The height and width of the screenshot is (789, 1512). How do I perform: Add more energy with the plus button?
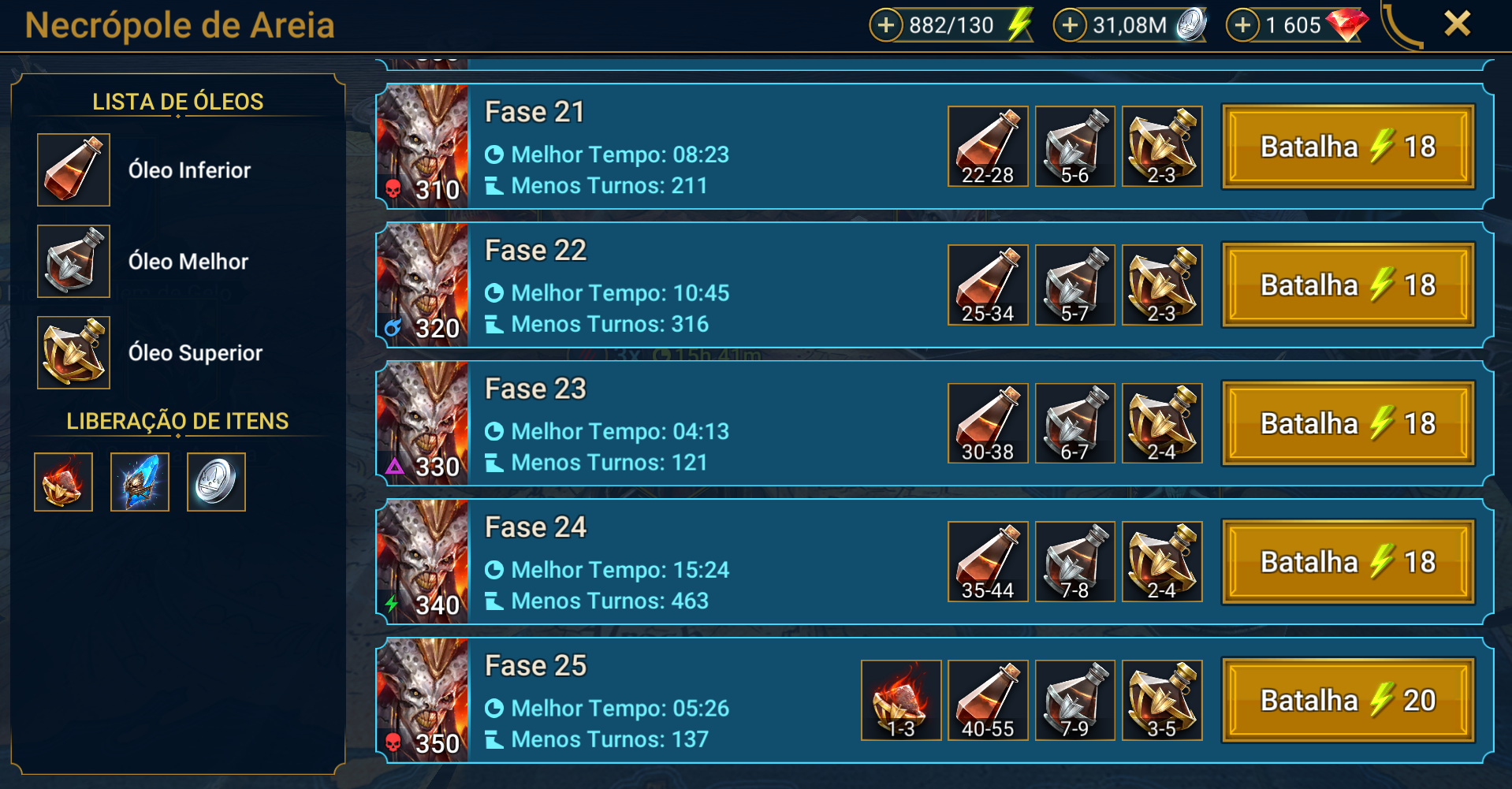click(886, 25)
